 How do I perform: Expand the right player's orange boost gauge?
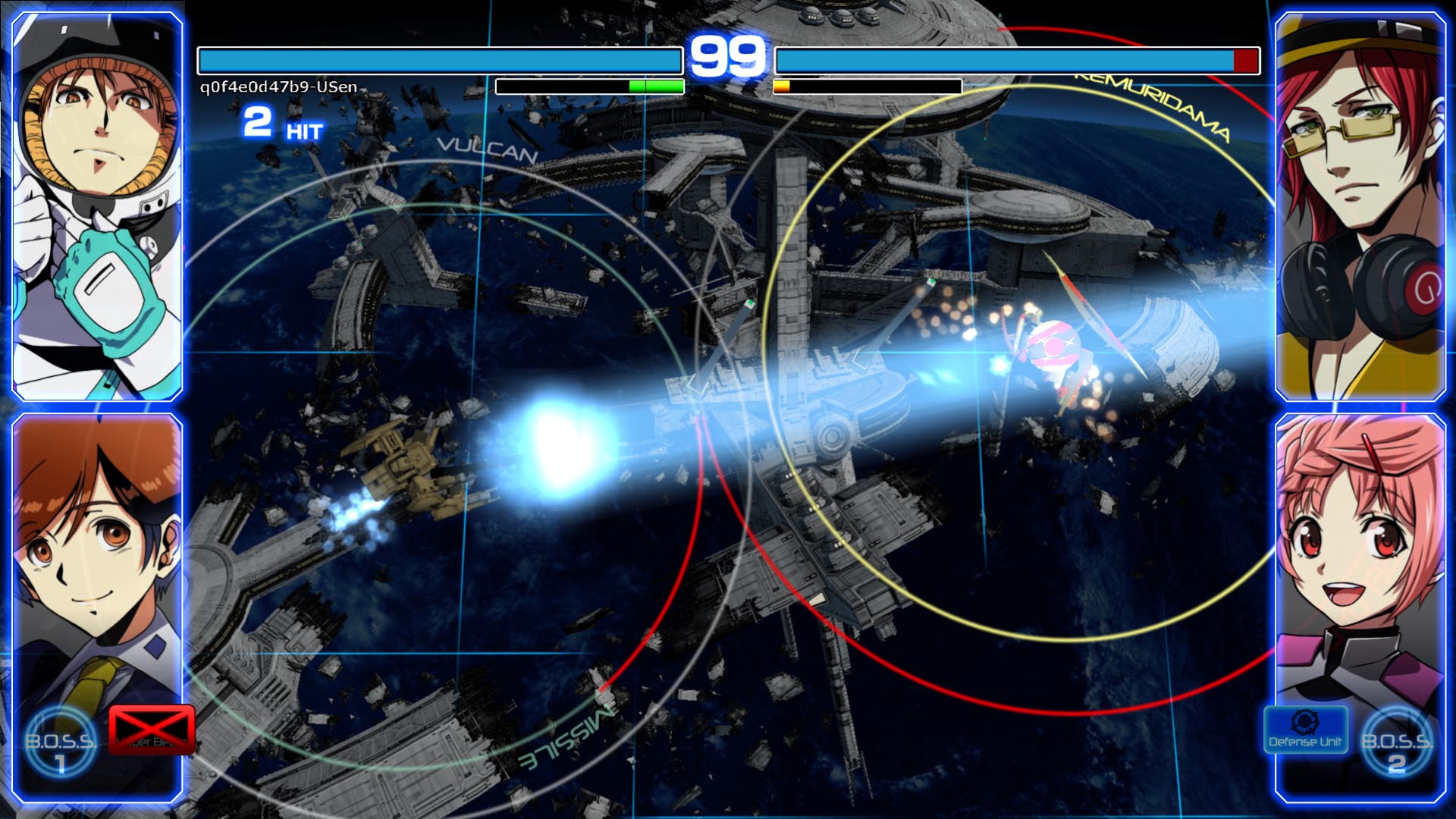(782, 85)
